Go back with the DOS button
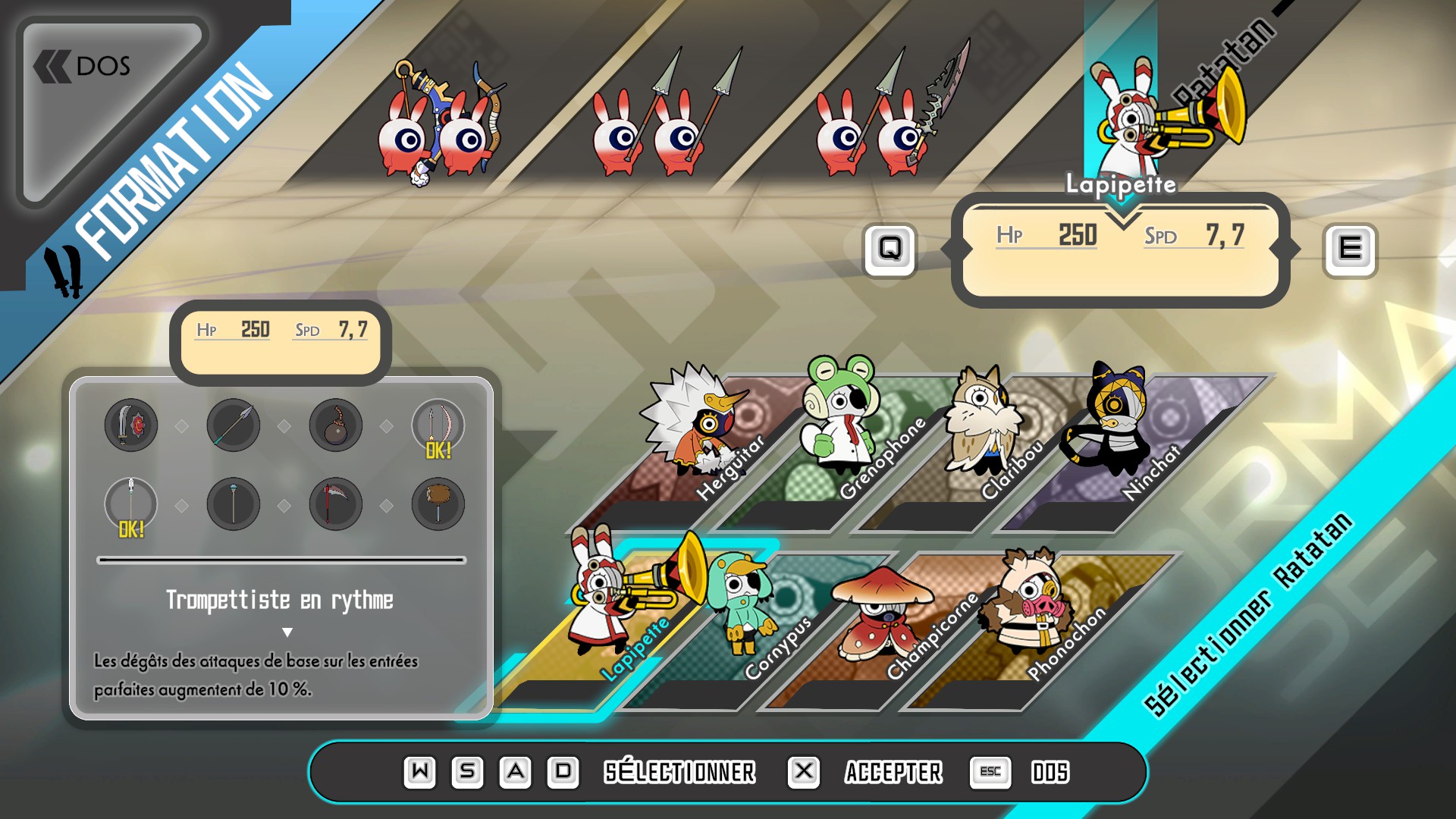Screen dimensions: 1456x819 85,67
